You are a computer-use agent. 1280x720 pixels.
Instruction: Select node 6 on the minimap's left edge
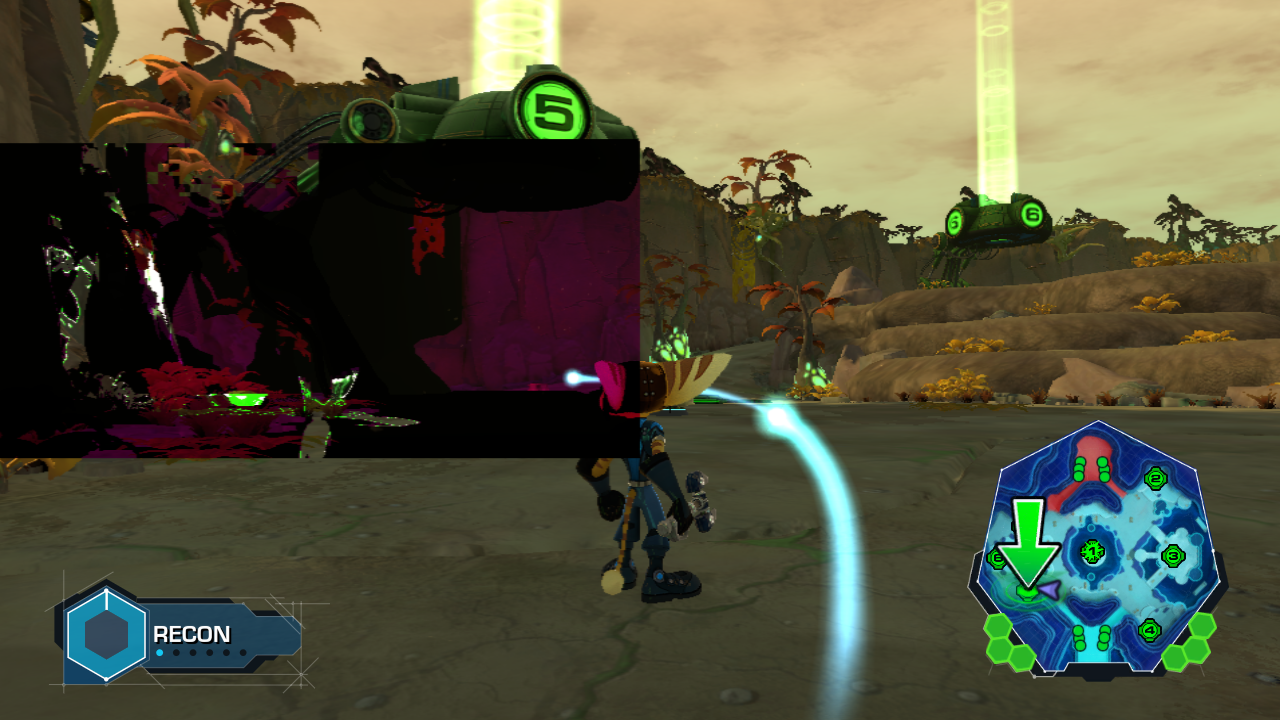click(x=997, y=559)
